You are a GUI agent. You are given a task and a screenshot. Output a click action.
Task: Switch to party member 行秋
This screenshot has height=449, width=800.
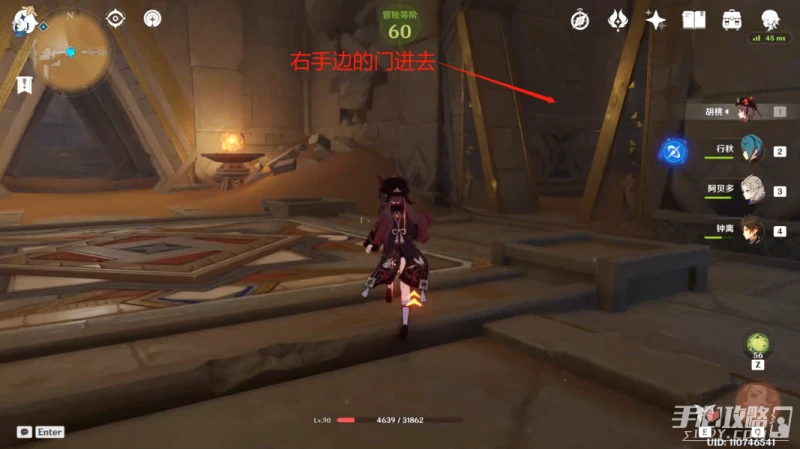(750, 150)
